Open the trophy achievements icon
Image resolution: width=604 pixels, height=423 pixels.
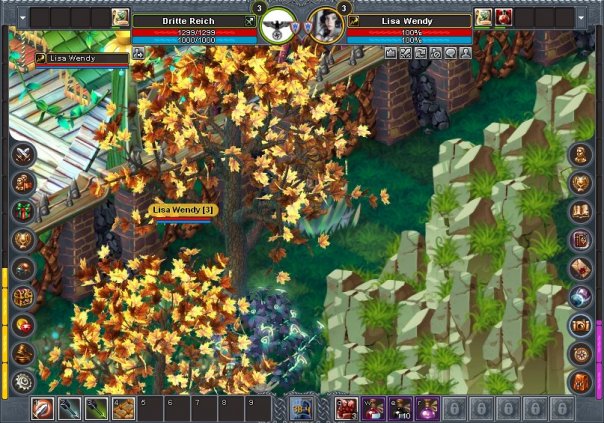[23, 240]
